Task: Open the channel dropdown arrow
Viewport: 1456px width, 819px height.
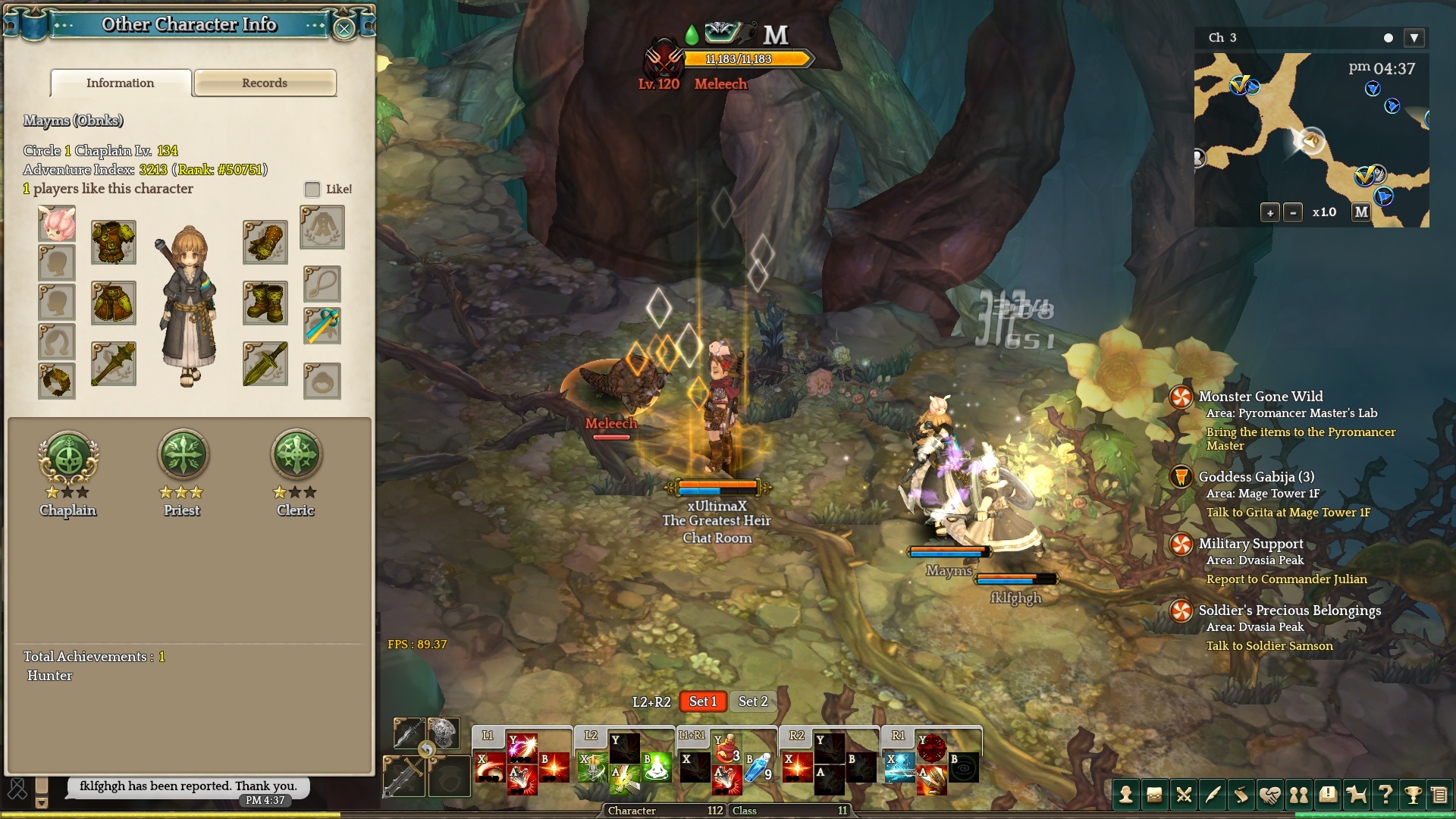Action: tap(1414, 38)
